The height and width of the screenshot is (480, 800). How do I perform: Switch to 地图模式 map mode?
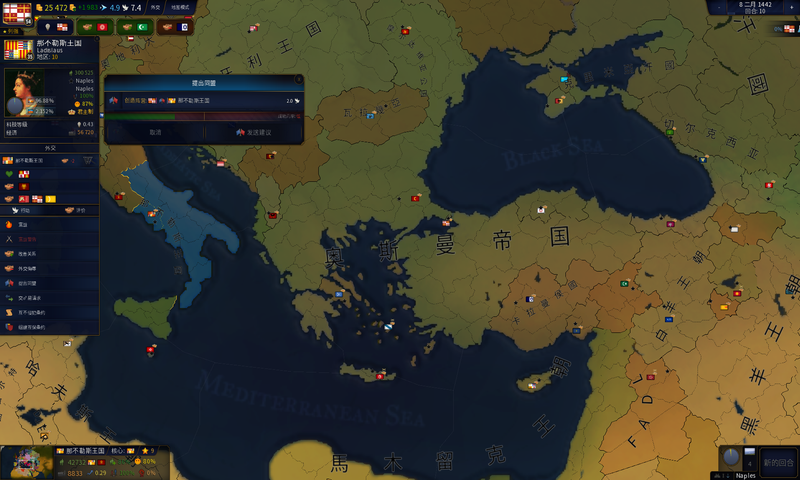click(180, 7)
